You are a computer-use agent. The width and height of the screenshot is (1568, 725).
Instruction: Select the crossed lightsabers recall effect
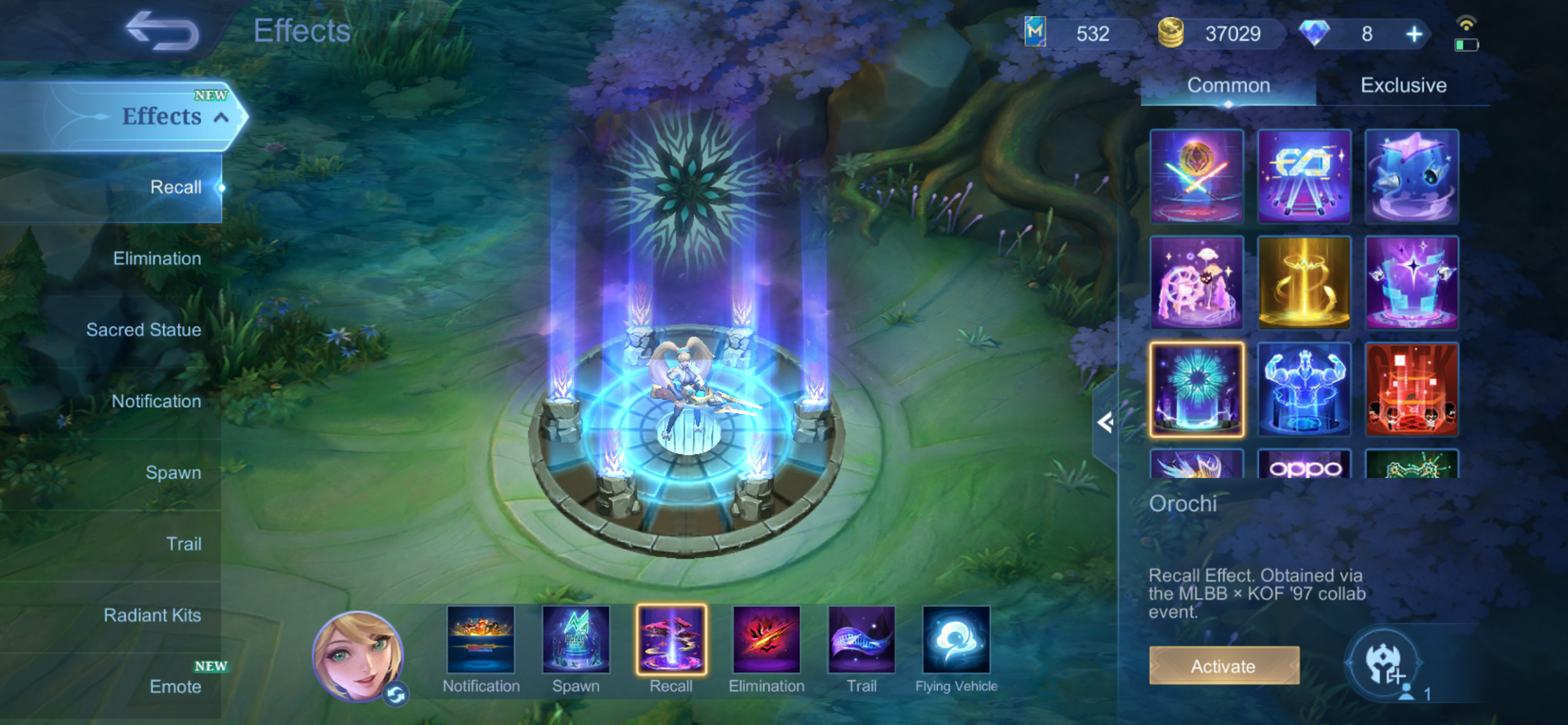click(1196, 176)
